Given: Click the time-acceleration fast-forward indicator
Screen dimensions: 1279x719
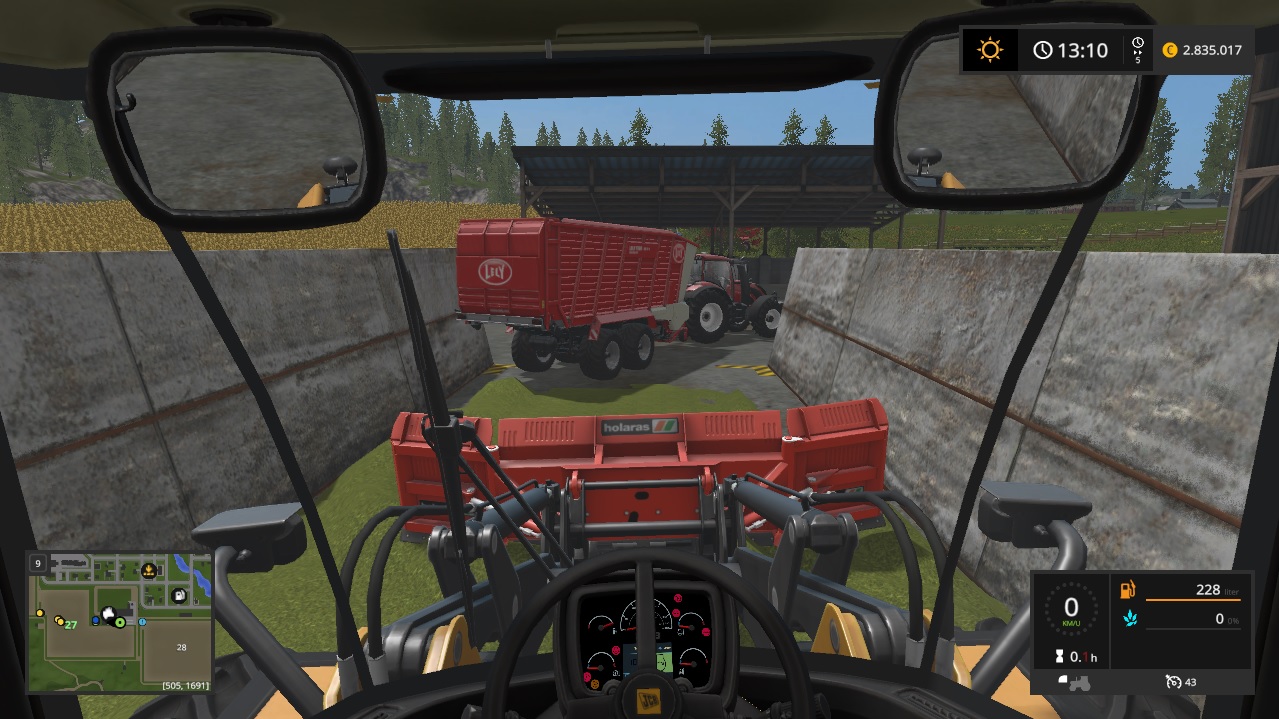Looking at the screenshot, I should (x=1138, y=49).
